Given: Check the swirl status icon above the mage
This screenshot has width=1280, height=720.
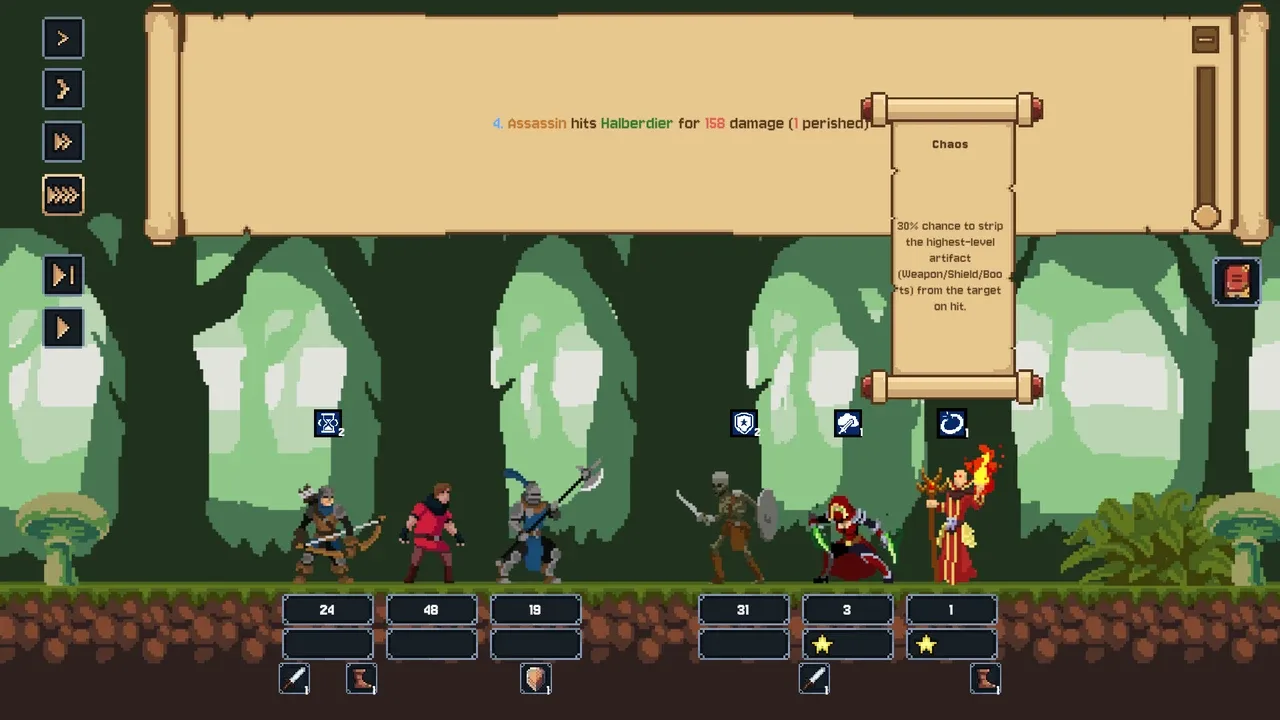Looking at the screenshot, I should 951,424.
